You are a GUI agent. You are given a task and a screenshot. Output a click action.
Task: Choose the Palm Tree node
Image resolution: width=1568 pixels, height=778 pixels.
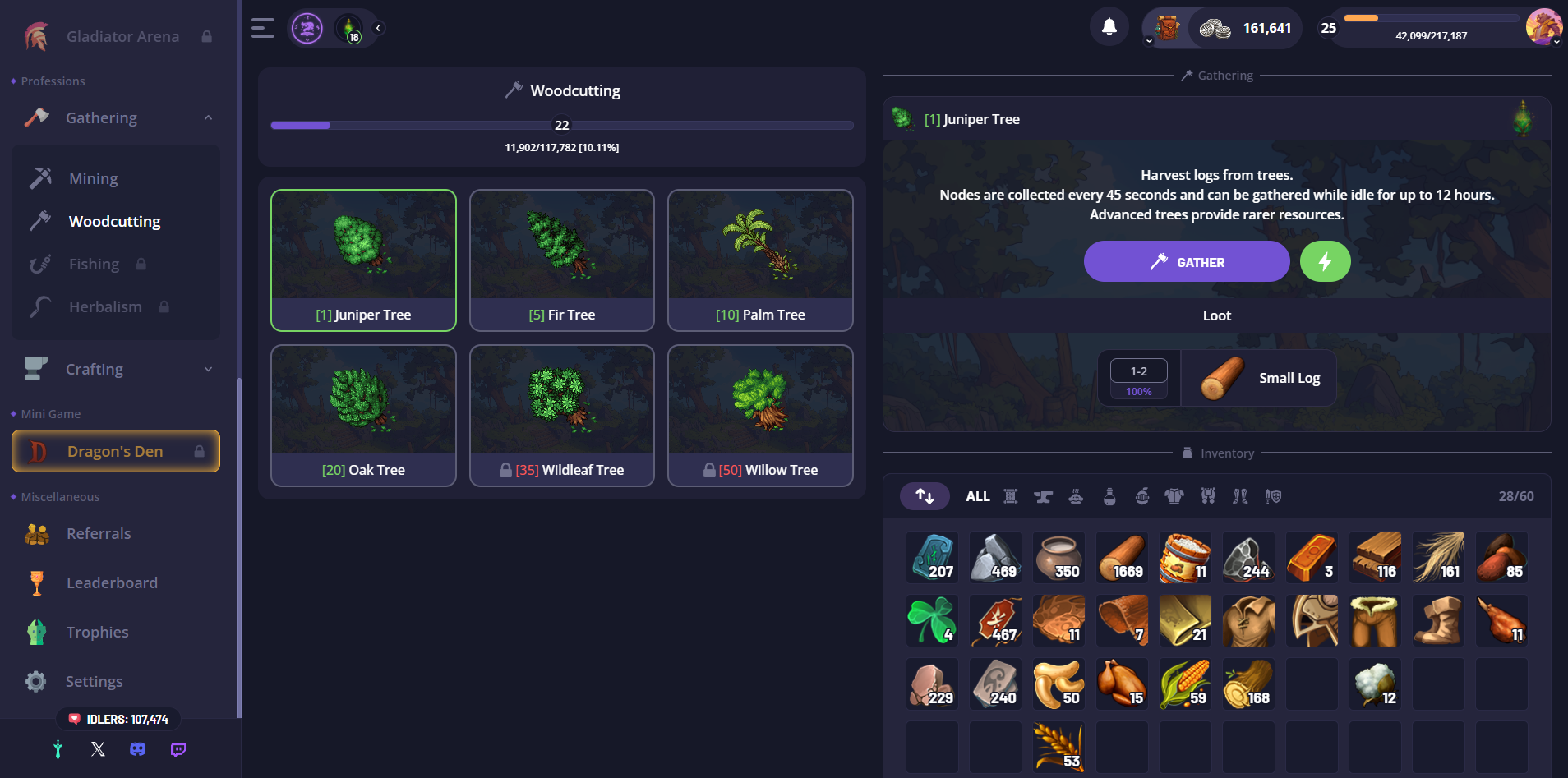(760, 260)
